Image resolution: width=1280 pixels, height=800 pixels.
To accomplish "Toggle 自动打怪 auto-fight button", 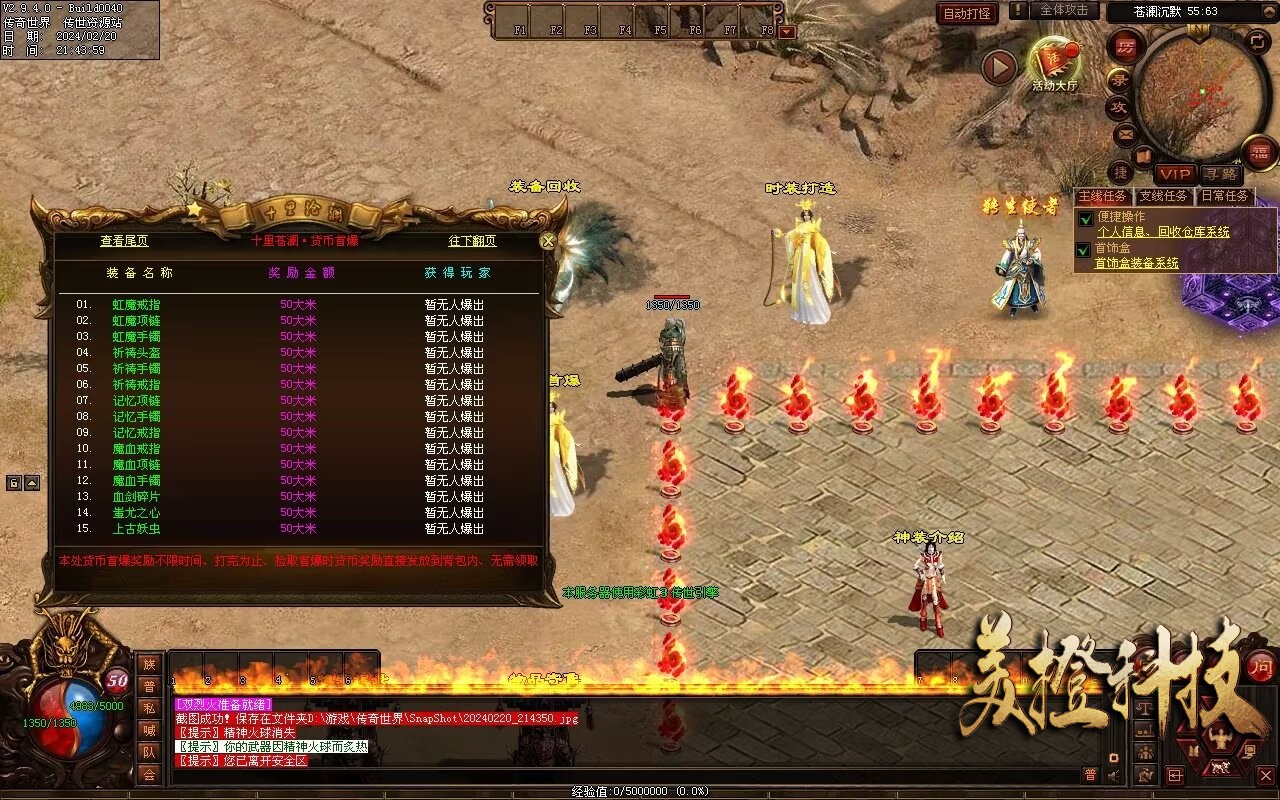I will point(968,13).
